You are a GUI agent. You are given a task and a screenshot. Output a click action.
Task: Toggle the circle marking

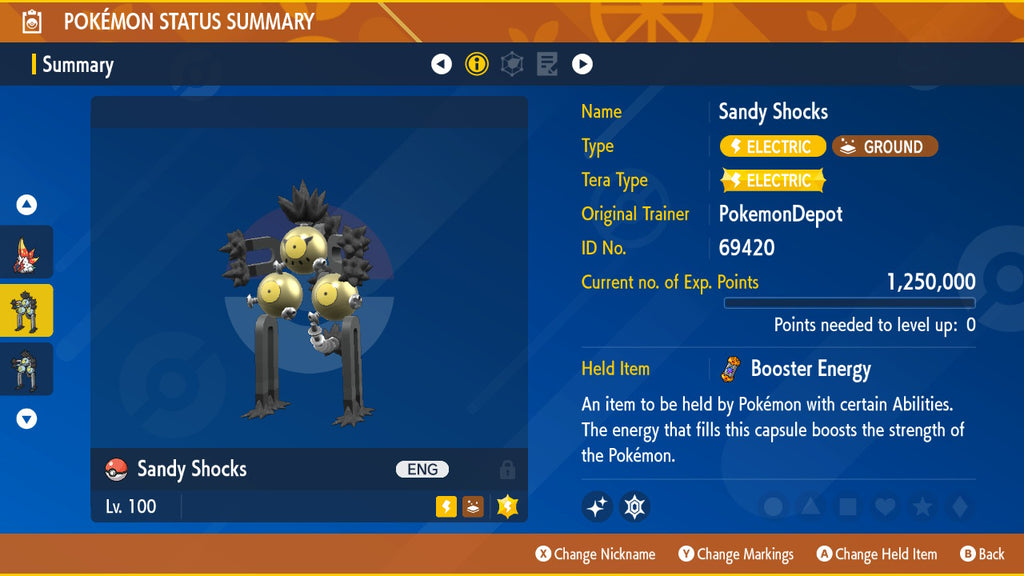(773, 507)
